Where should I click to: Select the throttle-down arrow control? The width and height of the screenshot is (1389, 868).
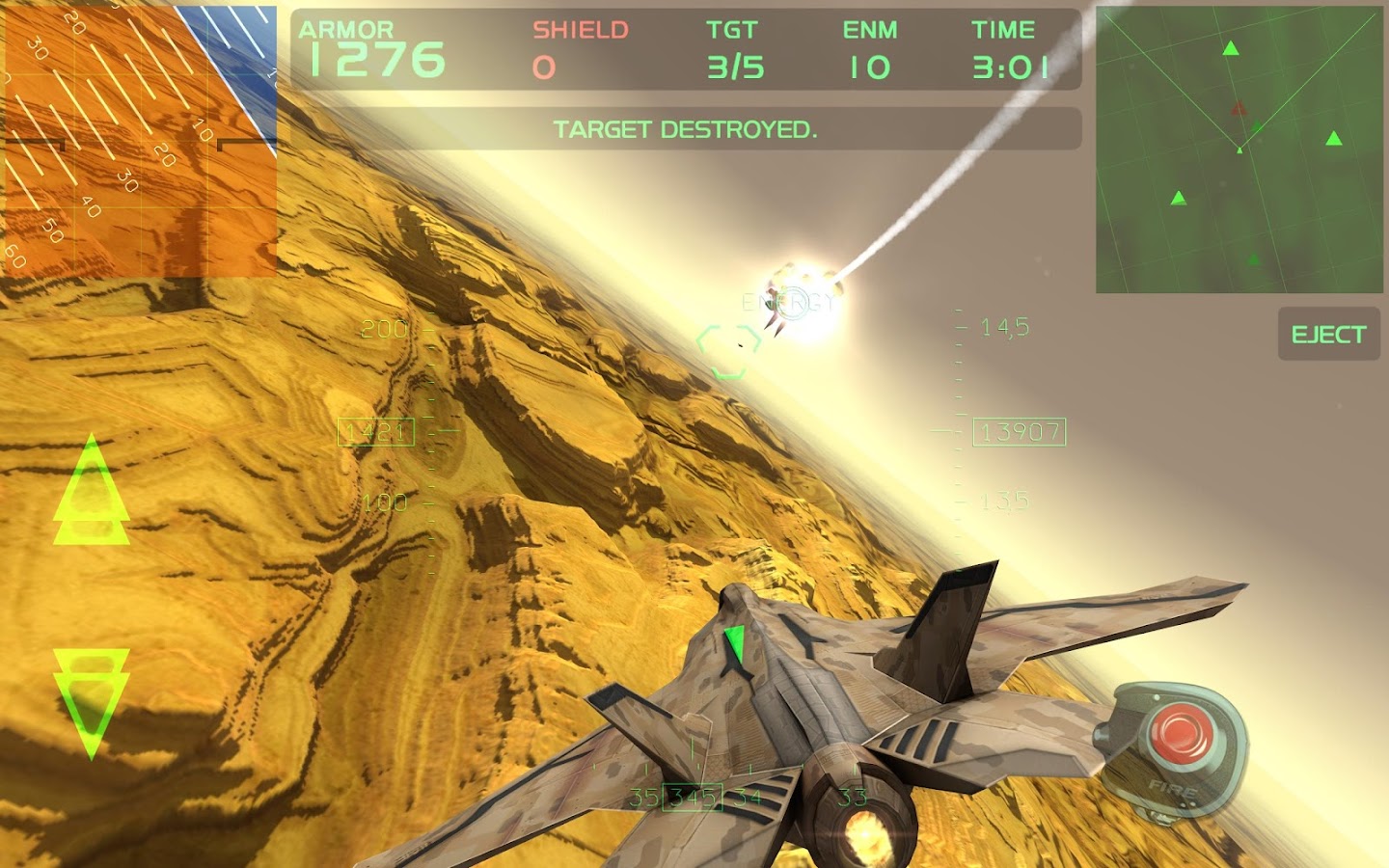pos(92,699)
